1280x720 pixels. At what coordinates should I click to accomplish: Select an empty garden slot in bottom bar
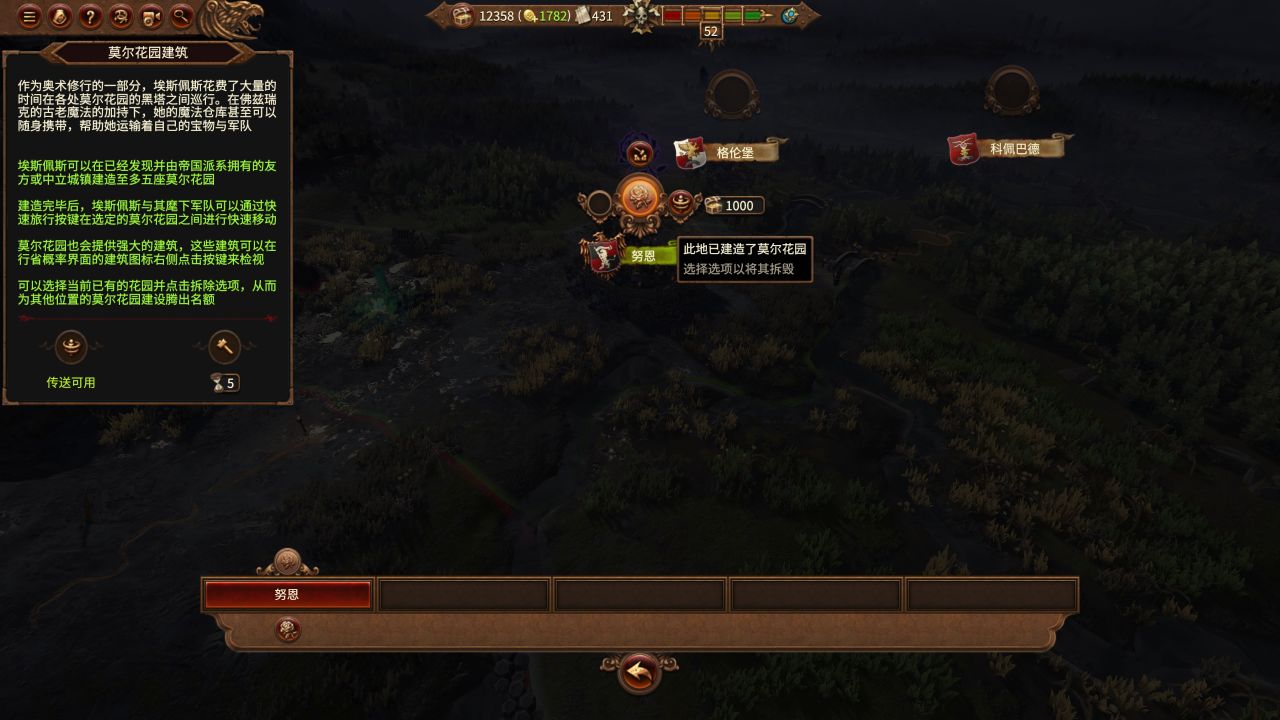(465, 594)
